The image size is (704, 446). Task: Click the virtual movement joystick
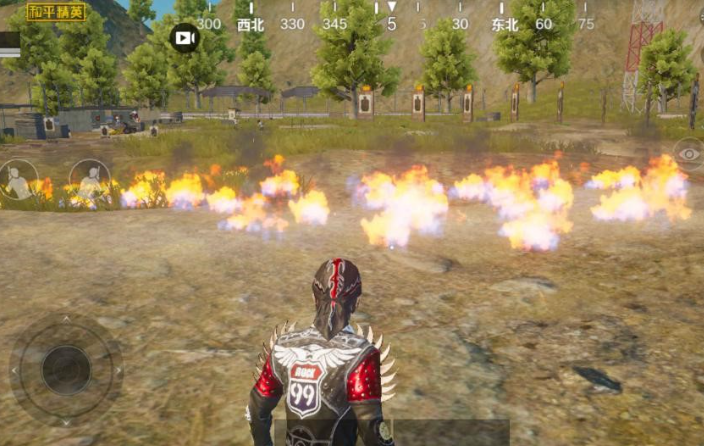[x=66, y=368]
